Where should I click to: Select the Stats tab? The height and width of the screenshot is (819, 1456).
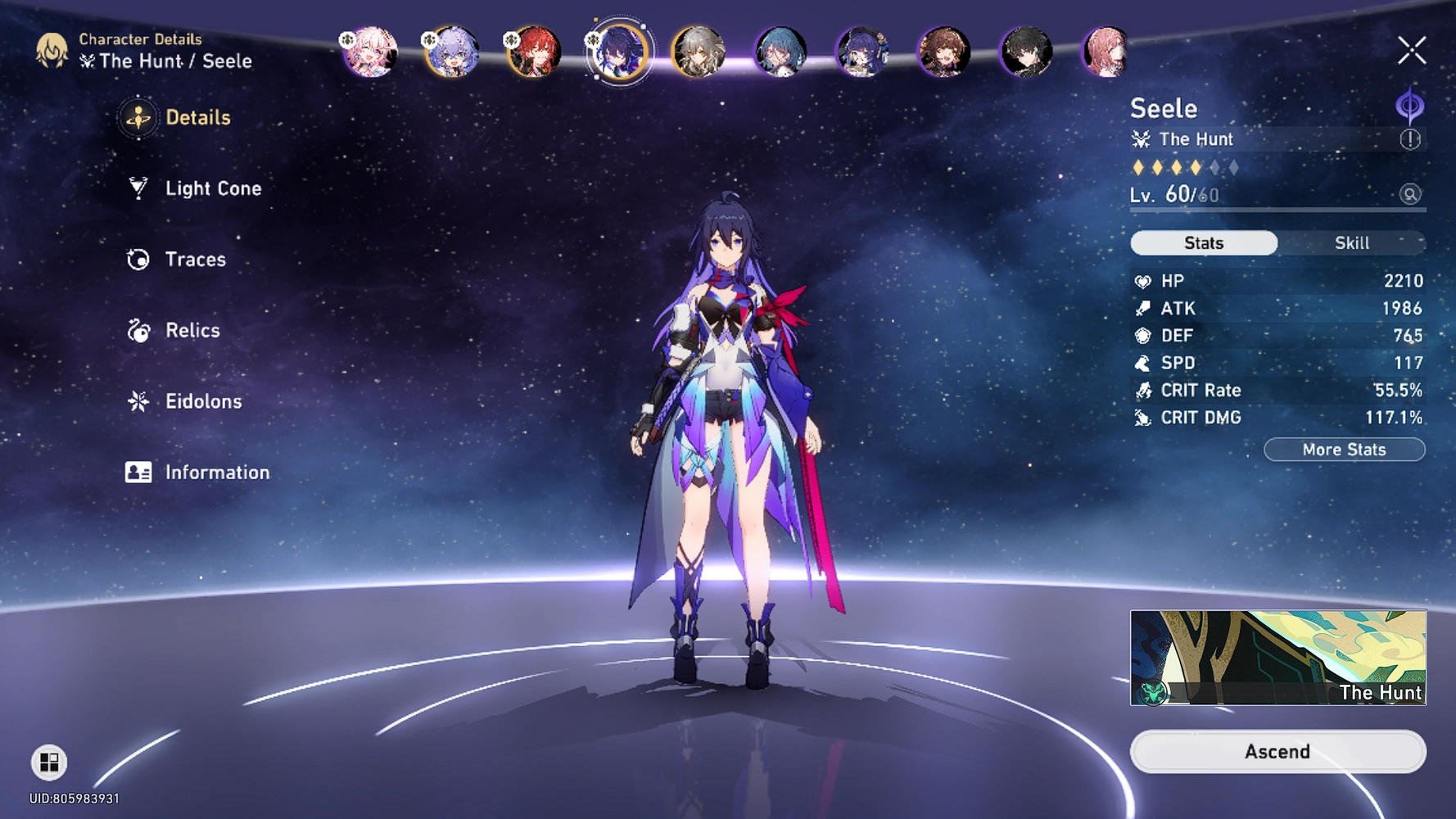[x=1203, y=242]
